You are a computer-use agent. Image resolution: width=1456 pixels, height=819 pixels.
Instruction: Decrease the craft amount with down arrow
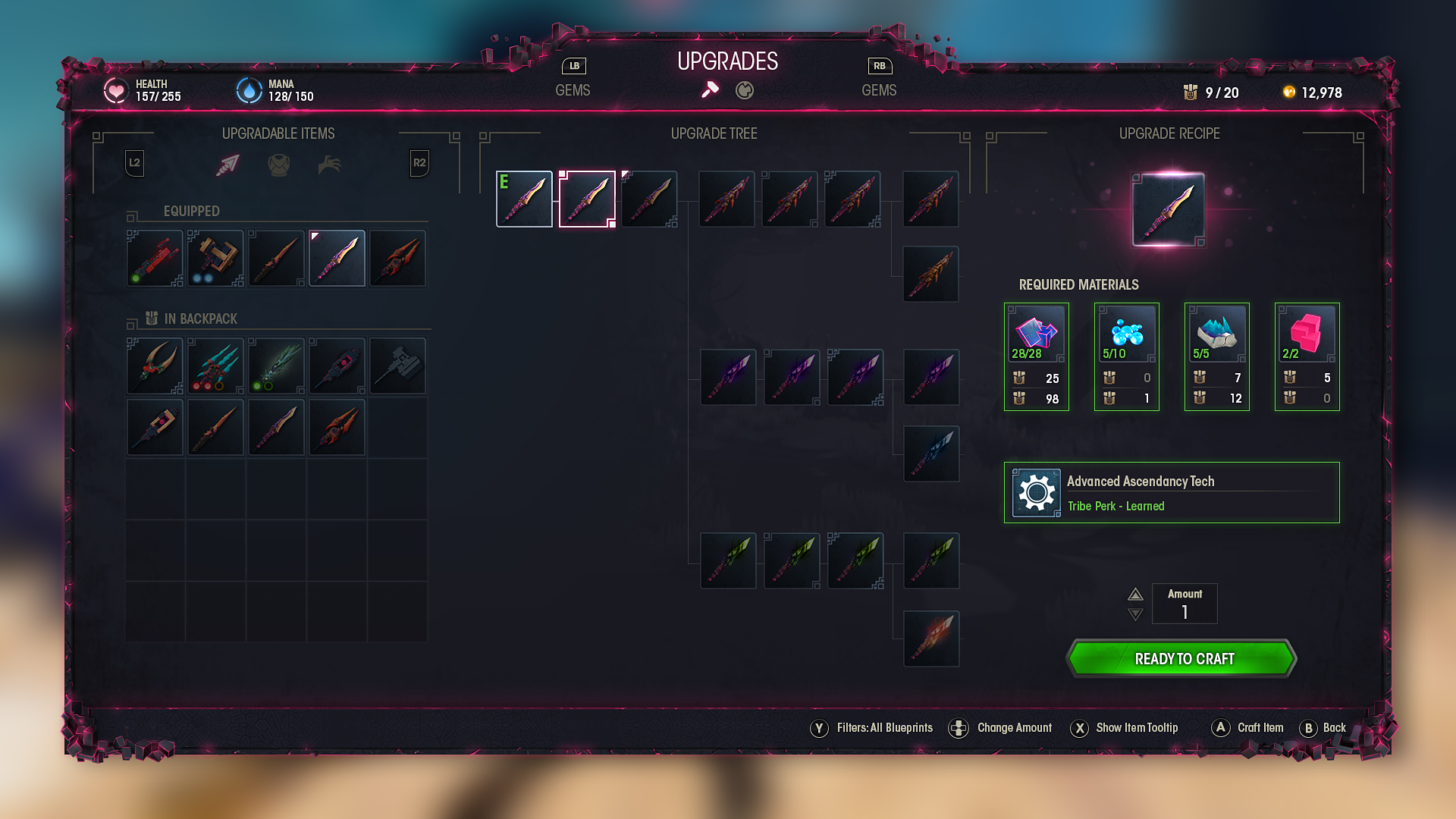[x=1135, y=614]
